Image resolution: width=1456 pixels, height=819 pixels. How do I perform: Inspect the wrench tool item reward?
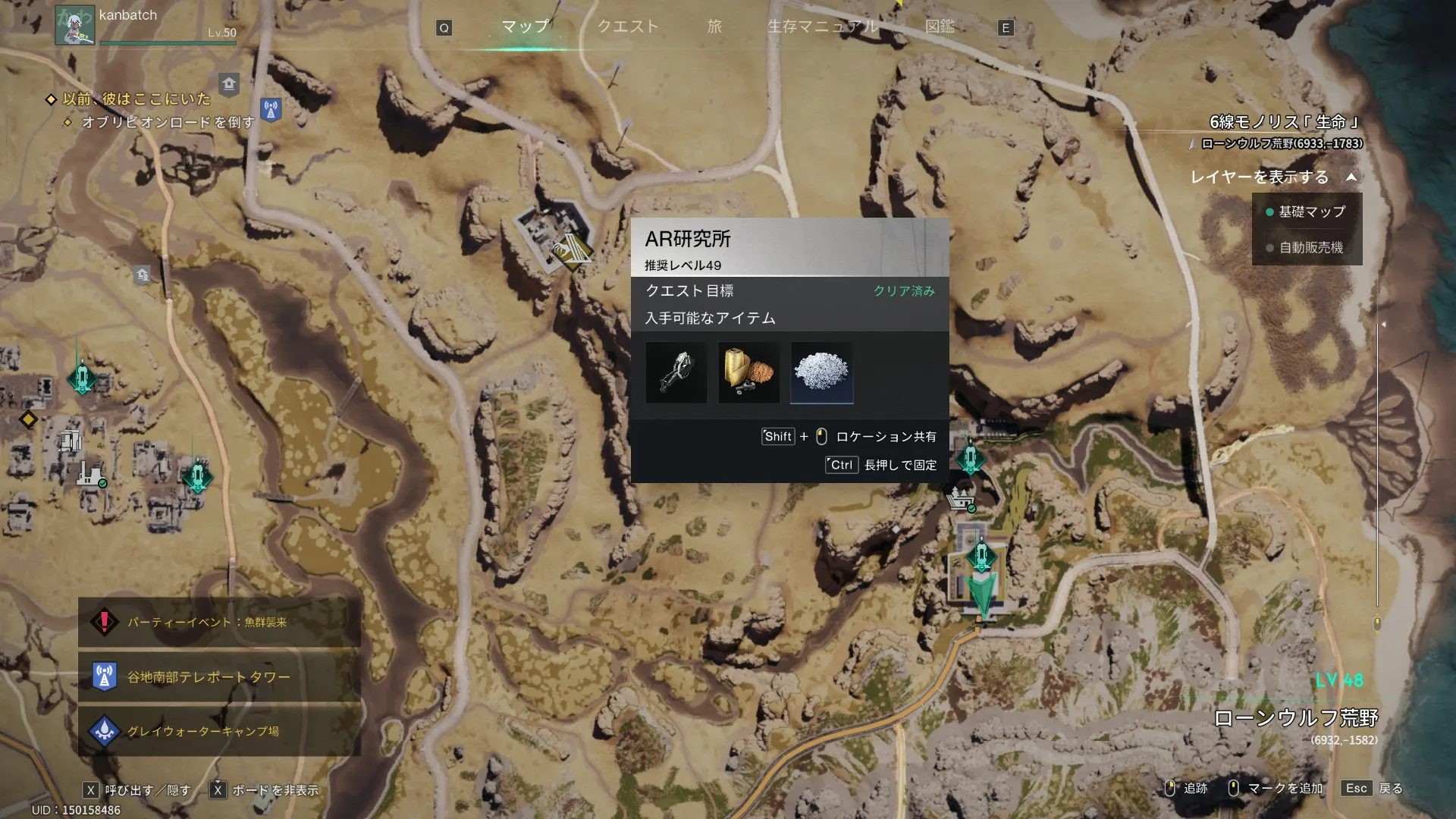click(676, 373)
